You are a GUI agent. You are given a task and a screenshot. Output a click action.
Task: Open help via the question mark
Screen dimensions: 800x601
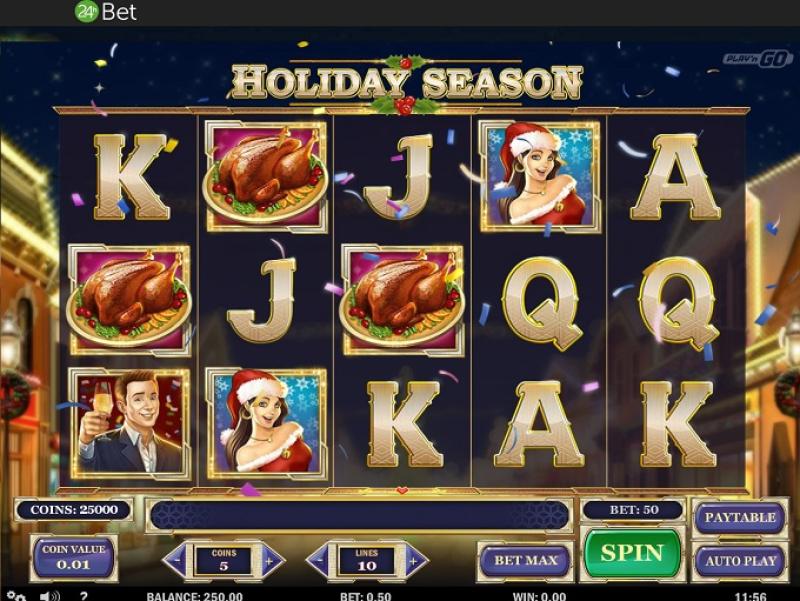(83, 596)
